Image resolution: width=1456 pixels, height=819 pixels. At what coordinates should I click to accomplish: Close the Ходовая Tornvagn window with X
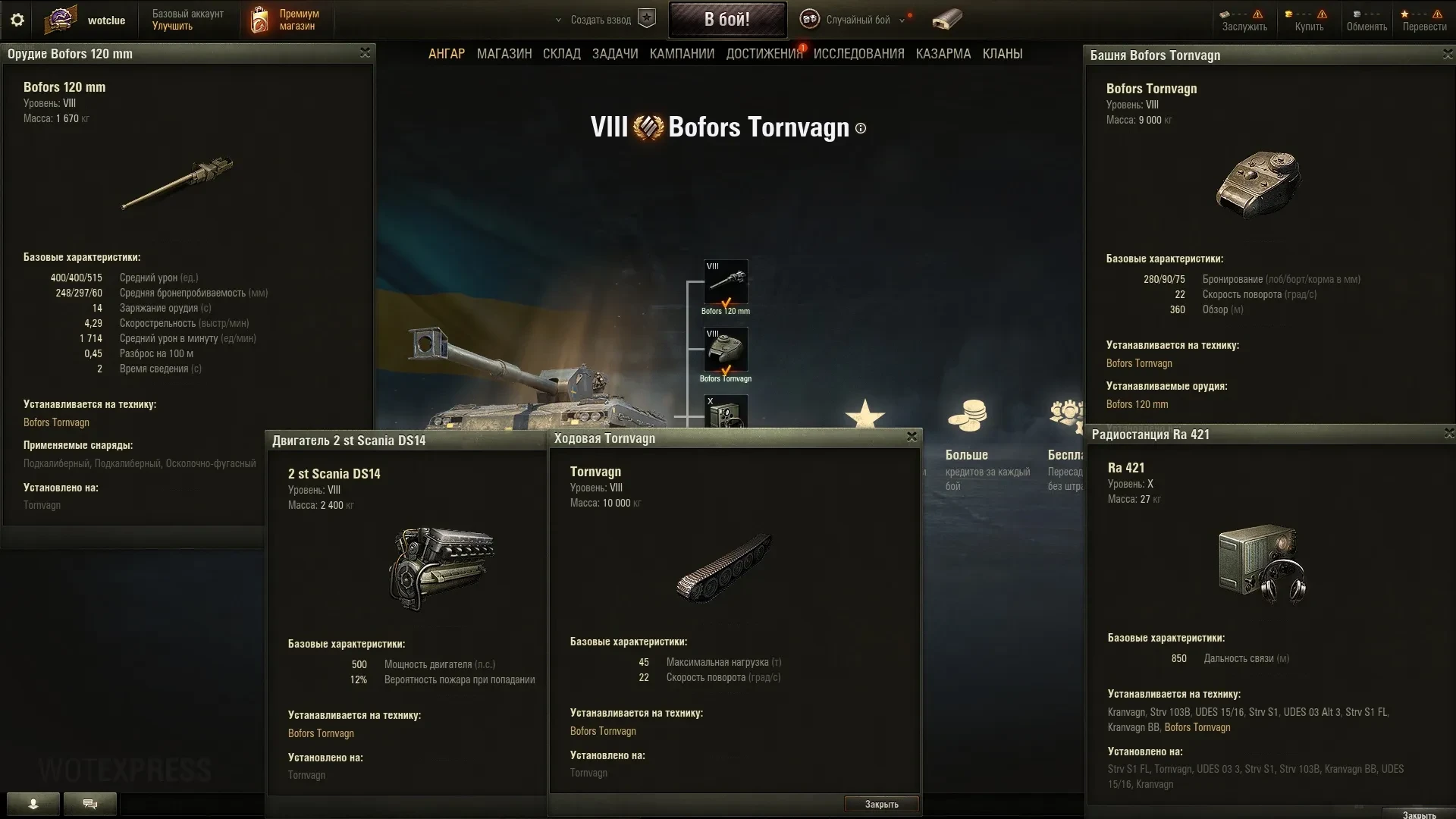[x=912, y=437]
